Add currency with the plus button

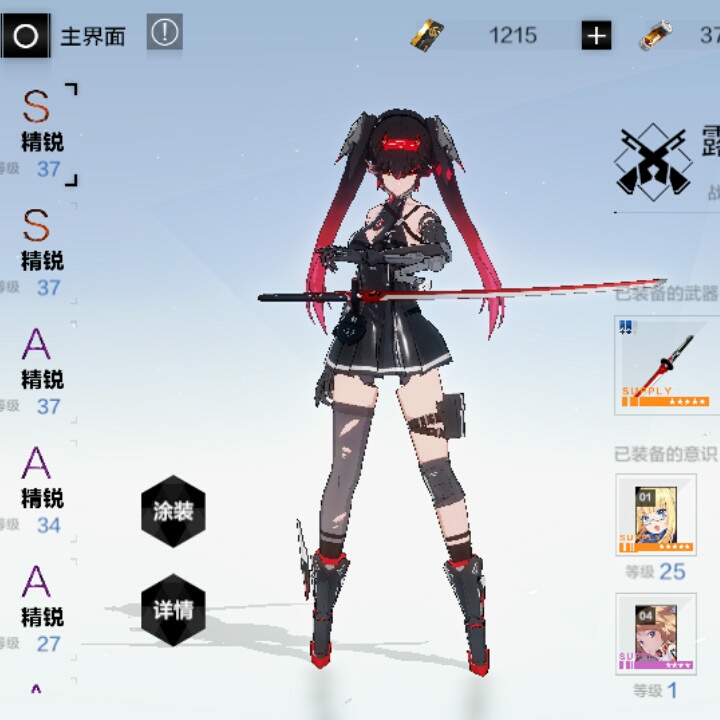click(x=596, y=37)
